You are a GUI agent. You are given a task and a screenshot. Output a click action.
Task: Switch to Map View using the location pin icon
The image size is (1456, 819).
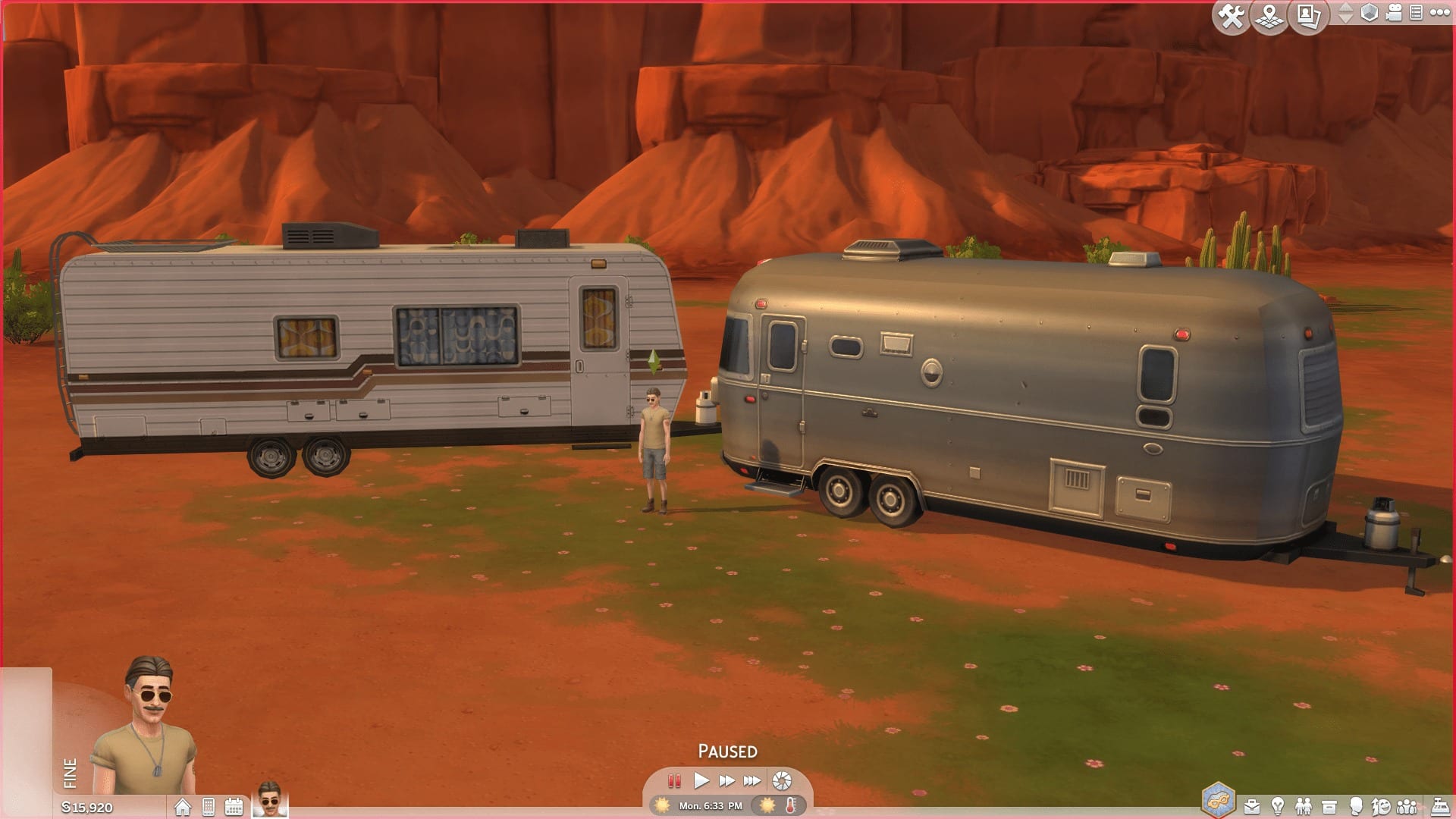(x=1269, y=16)
